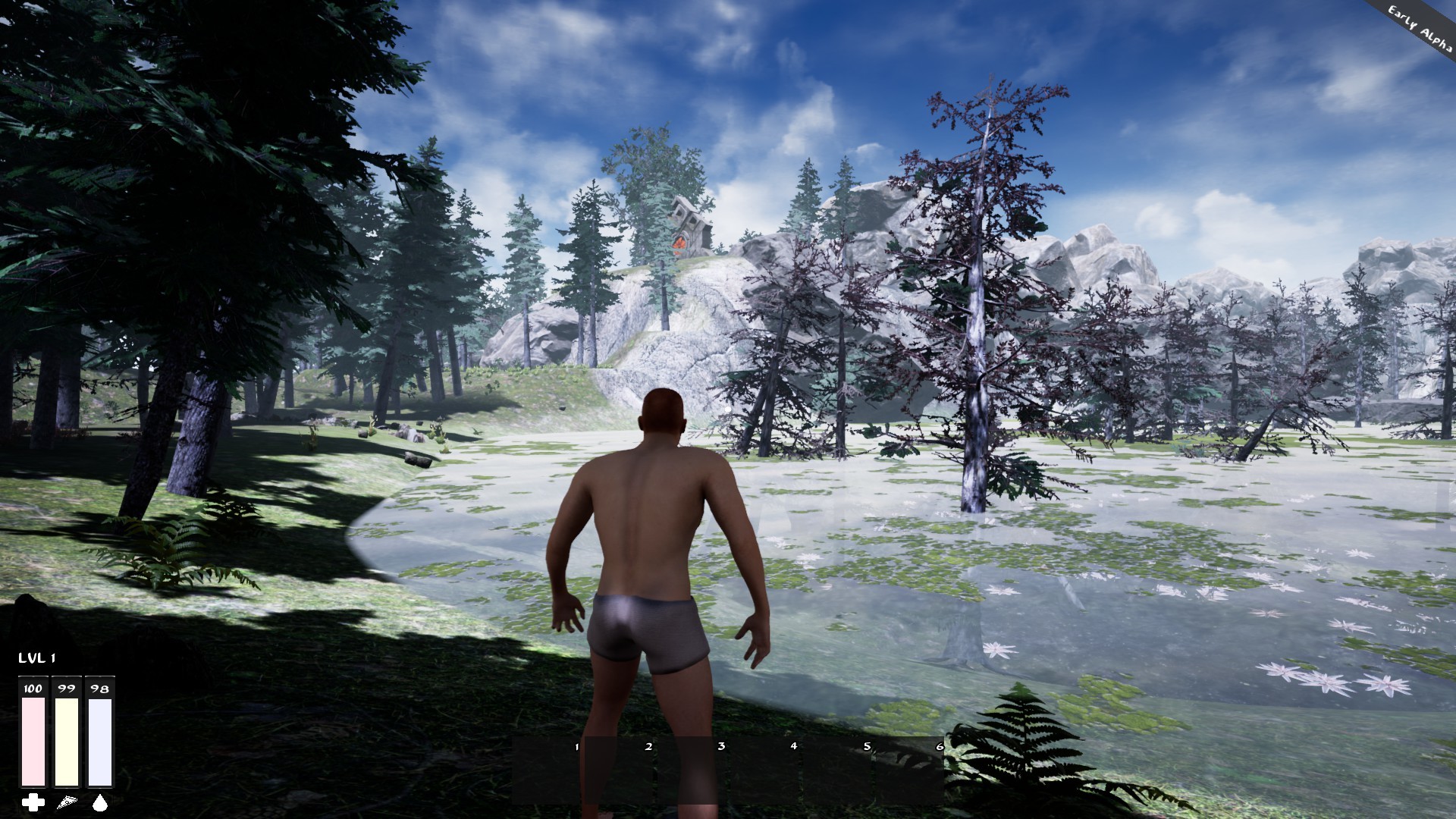Screen dimensions: 1456x819
Task: Choose hotbar slot 2
Action: tap(620, 770)
